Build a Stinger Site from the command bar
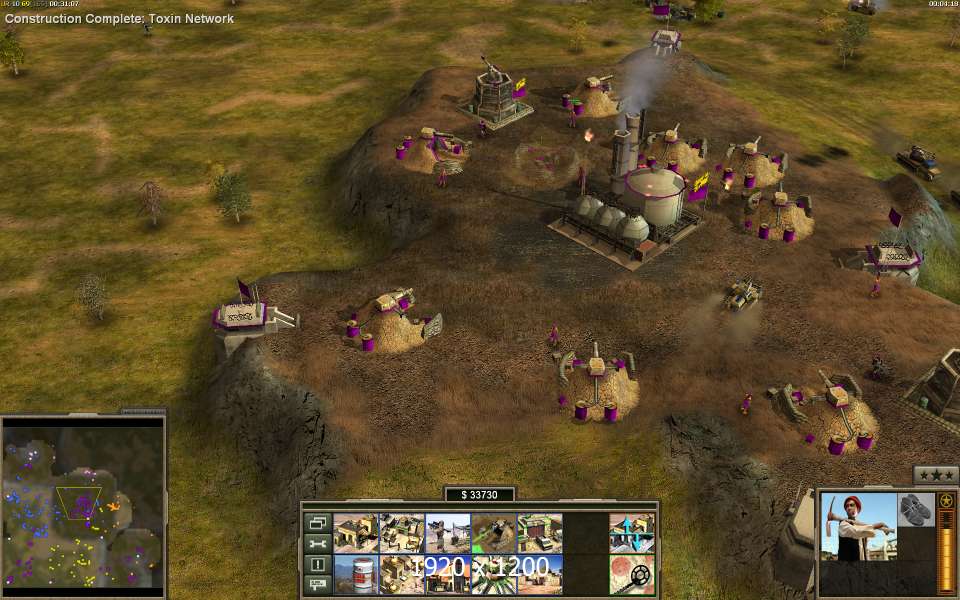The width and height of the screenshot is (960, 600). pos(447,533)
